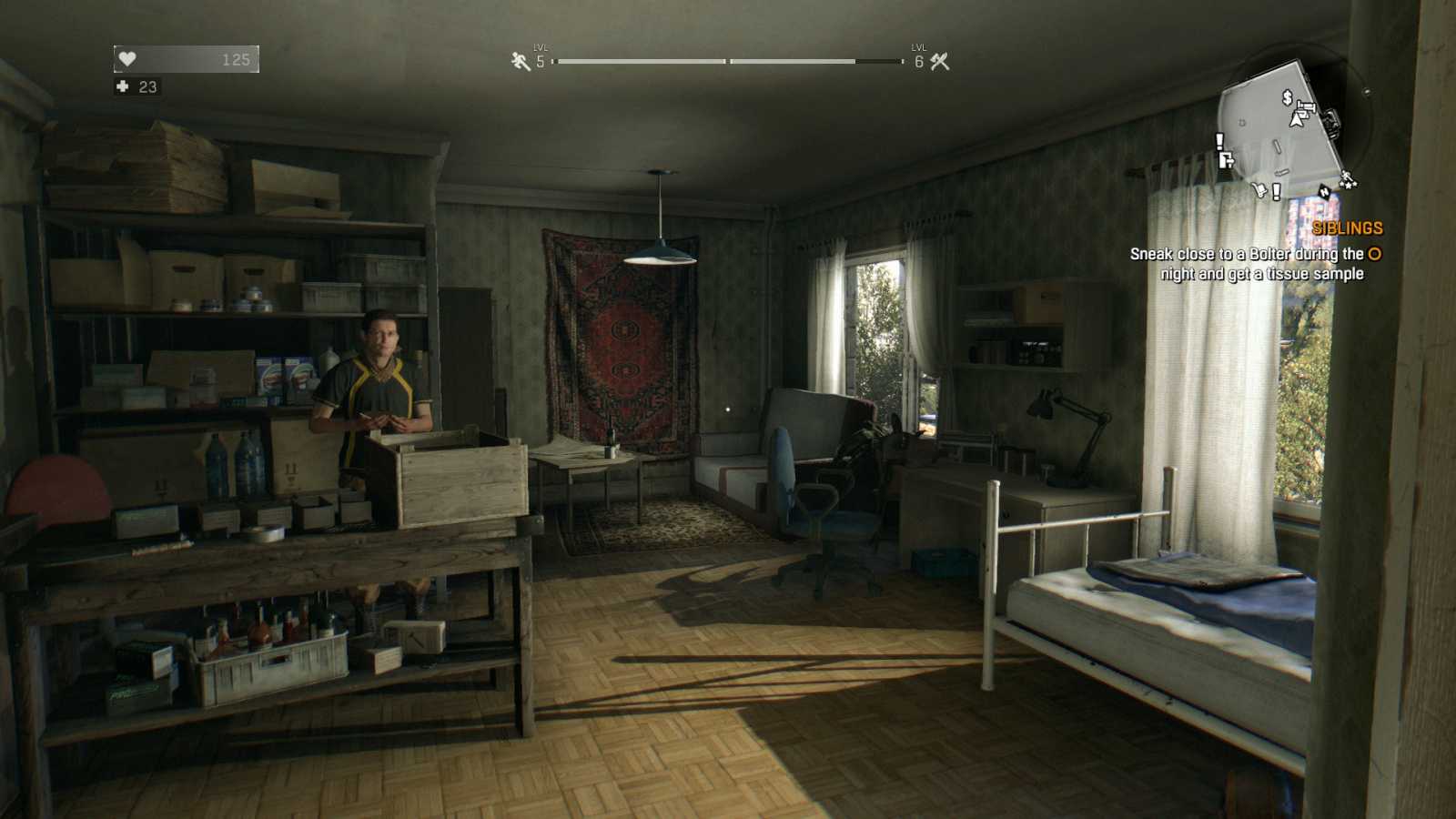1456x819 pixels.
Task: Click the second exclamation marker below the minimap
Action: click(x=1276, y=193)
